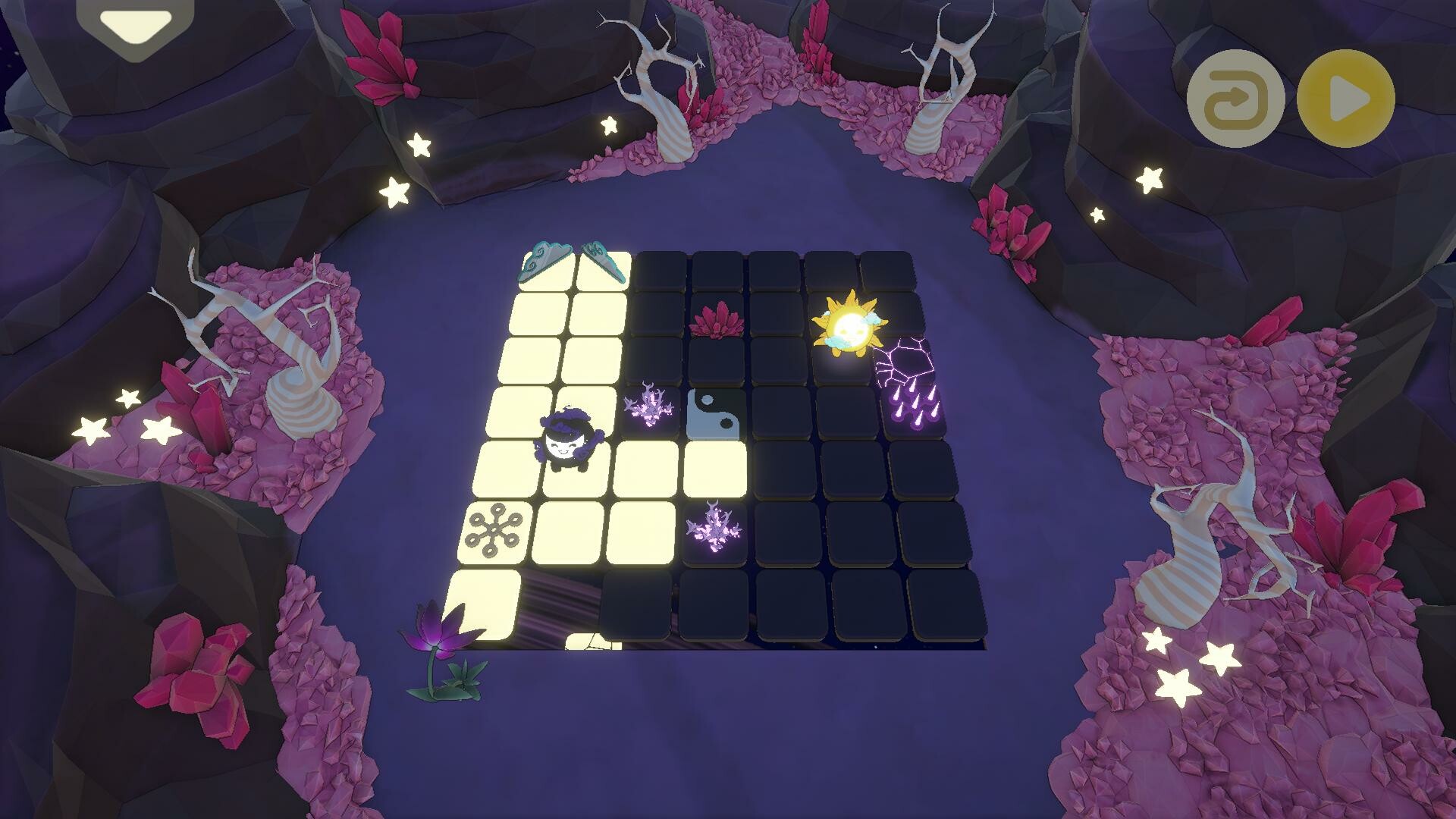
Task: Tap the pink crystal cluster on the dark tile
Action: point(717,322)
